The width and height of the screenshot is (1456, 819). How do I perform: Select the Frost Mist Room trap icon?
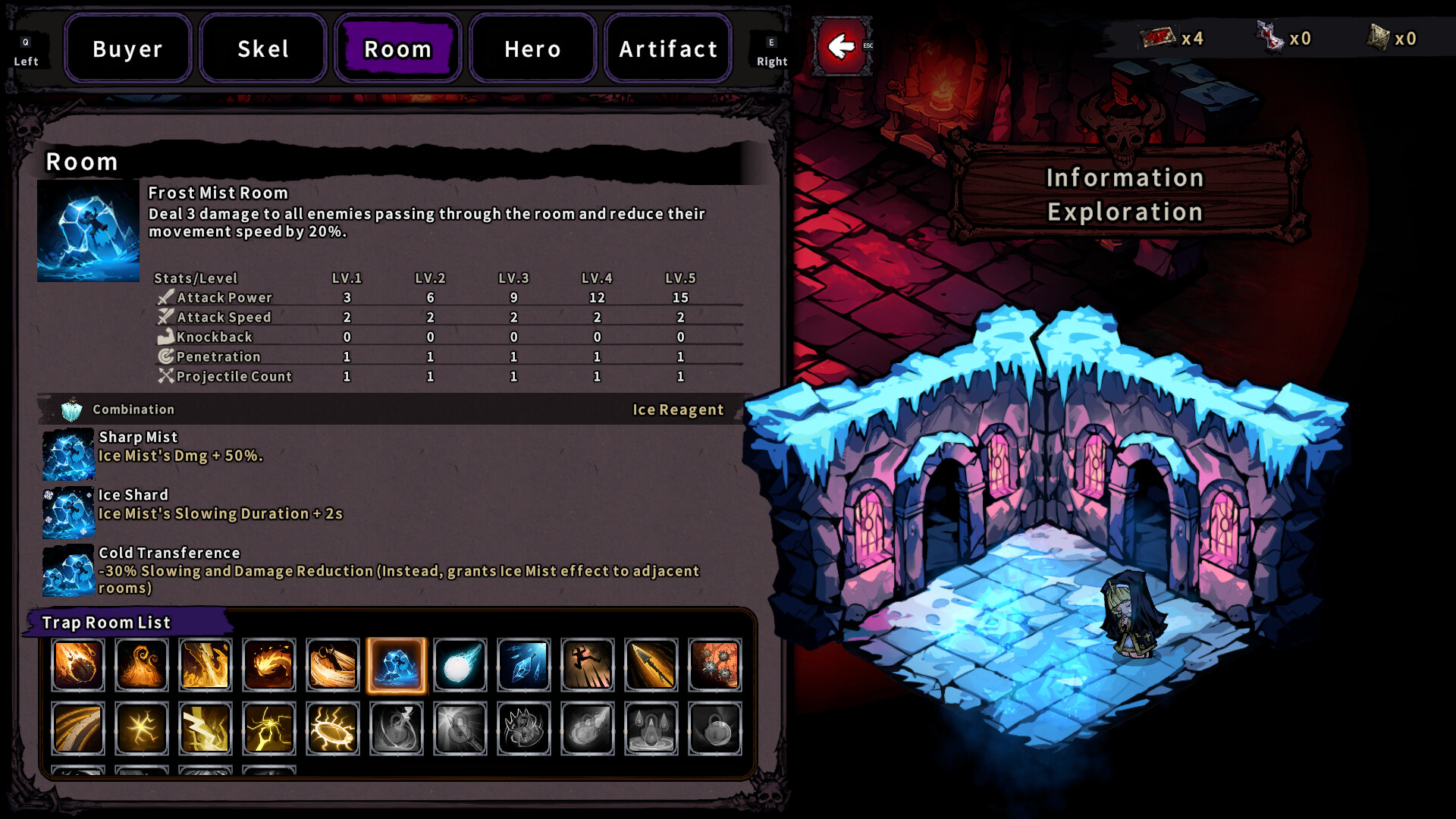395,665
